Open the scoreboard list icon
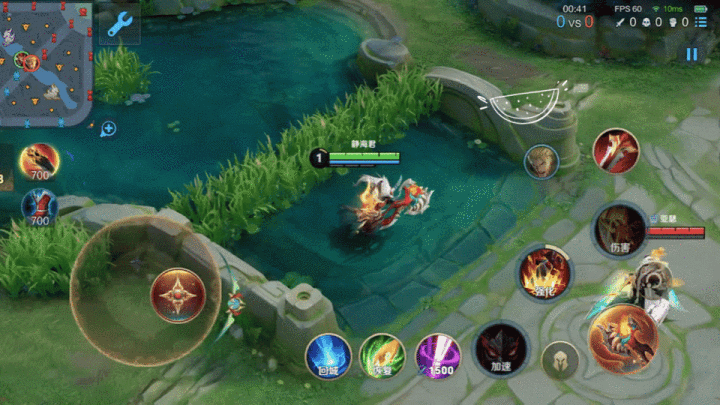Image resolution: width=720 pixels, height=405 pixels. click(x=700, y=22)
